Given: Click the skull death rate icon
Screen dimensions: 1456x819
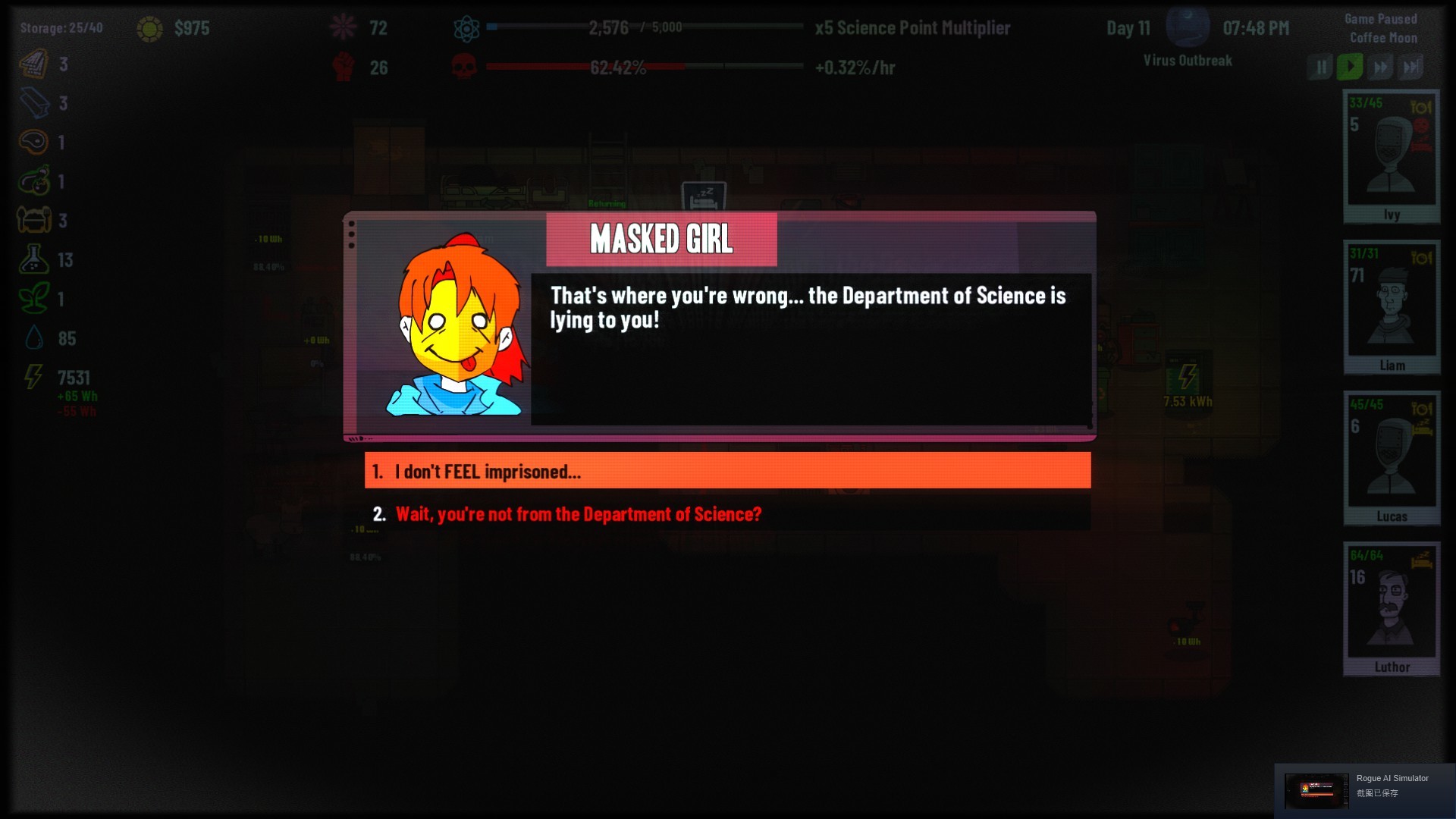Looking at the screenshot, I should coord(463,67).
